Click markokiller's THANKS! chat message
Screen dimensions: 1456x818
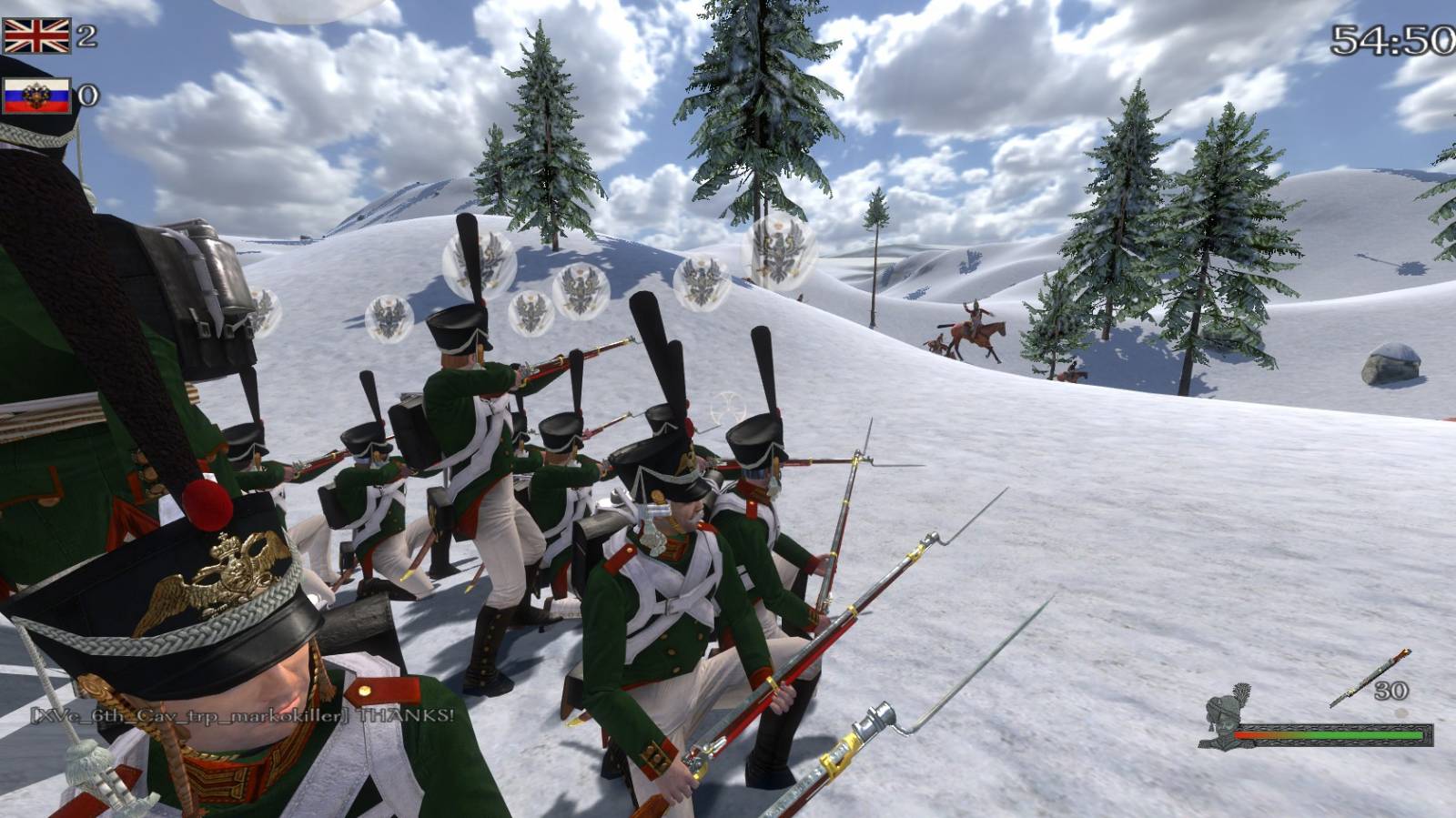242,715
